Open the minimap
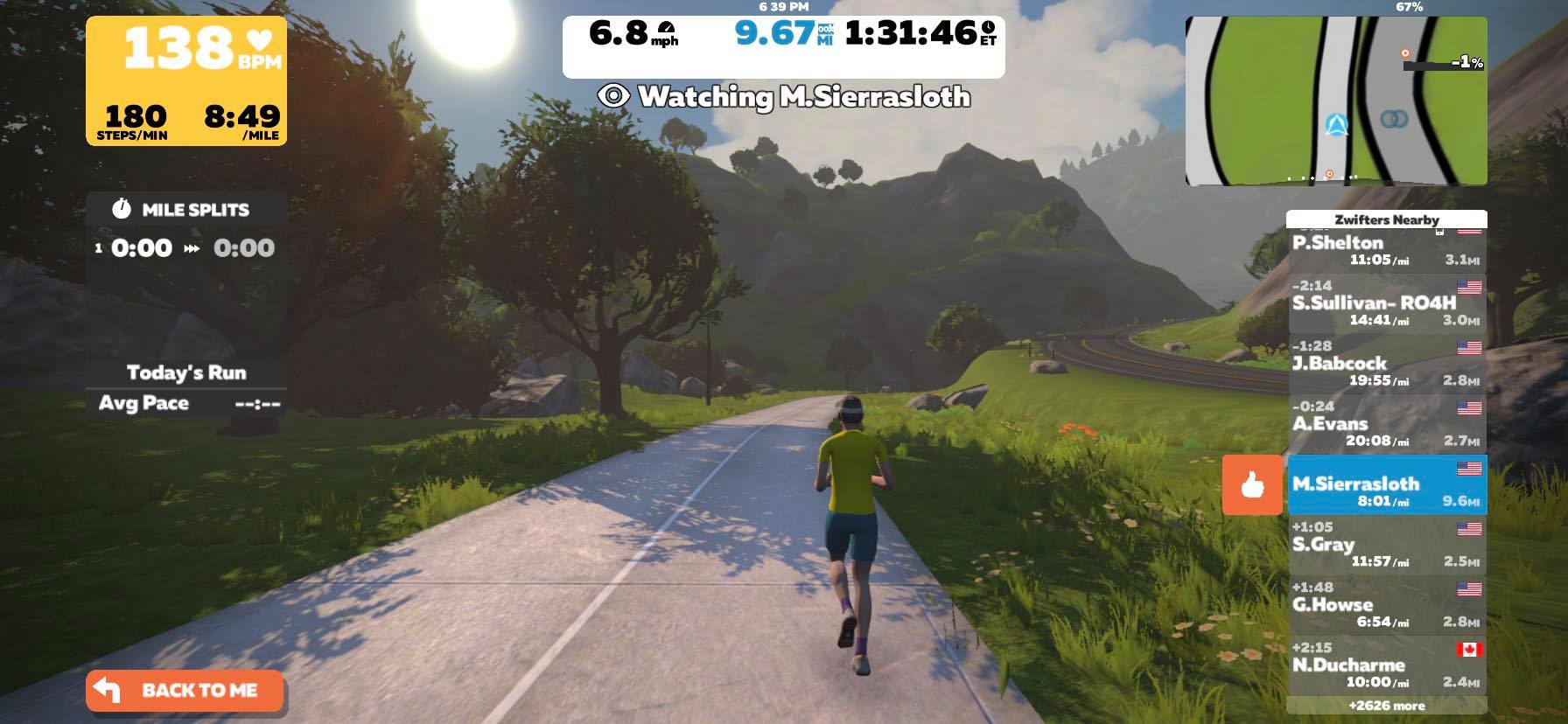The image size is (1568, 724). [x=1335, y=101]
